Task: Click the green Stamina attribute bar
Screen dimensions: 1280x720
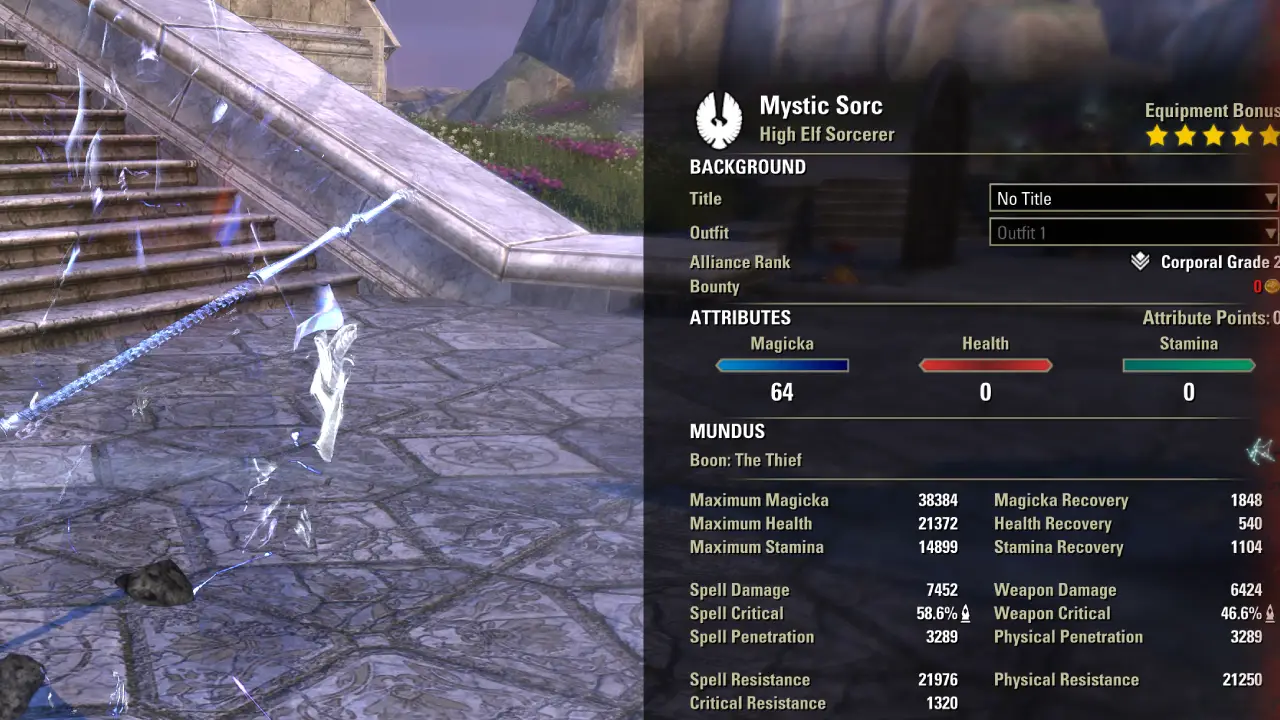Action: click(x=1188, y=366)
